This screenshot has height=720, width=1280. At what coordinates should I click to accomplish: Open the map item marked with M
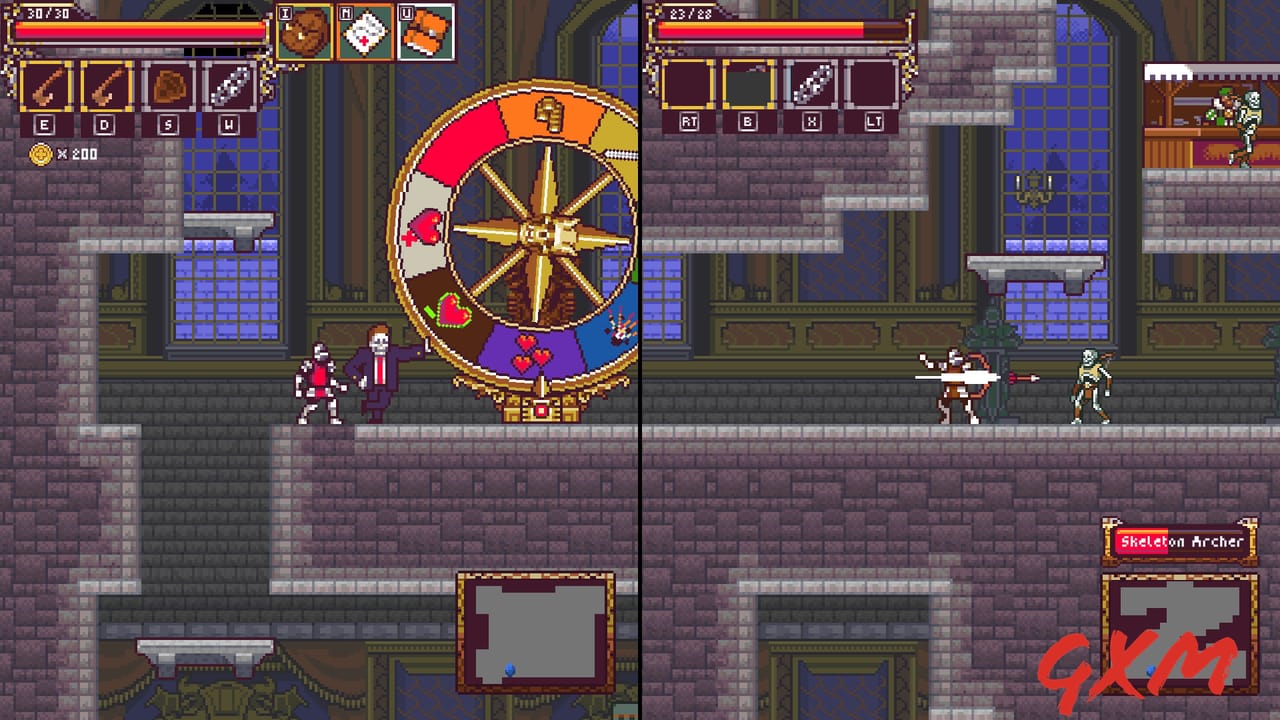tap(364, 30)
